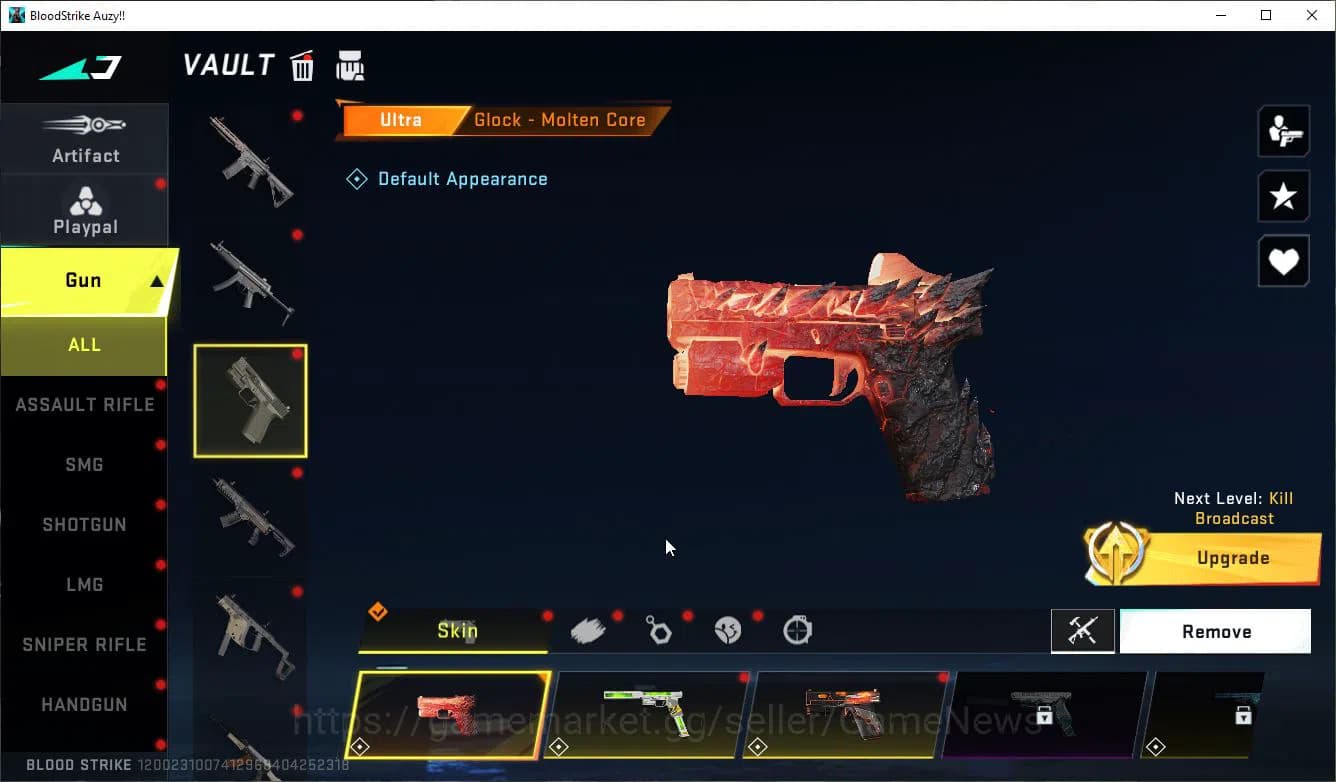The width and height of the screenshot is (1336, 782).
Task: Toggle the Playpal sidebar section
Action: [85, 208]
